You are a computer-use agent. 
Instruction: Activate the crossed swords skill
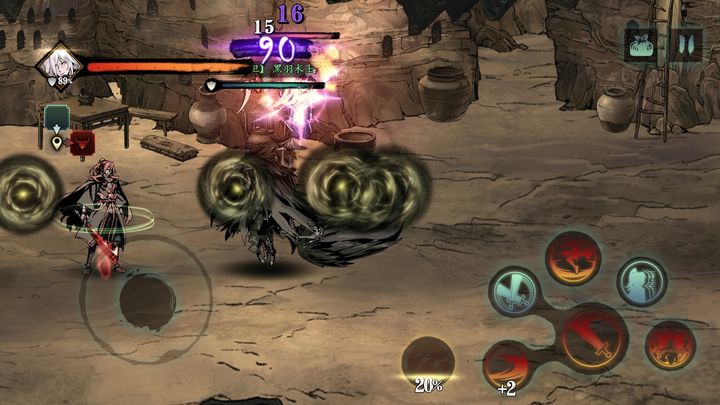click(514, 291)
